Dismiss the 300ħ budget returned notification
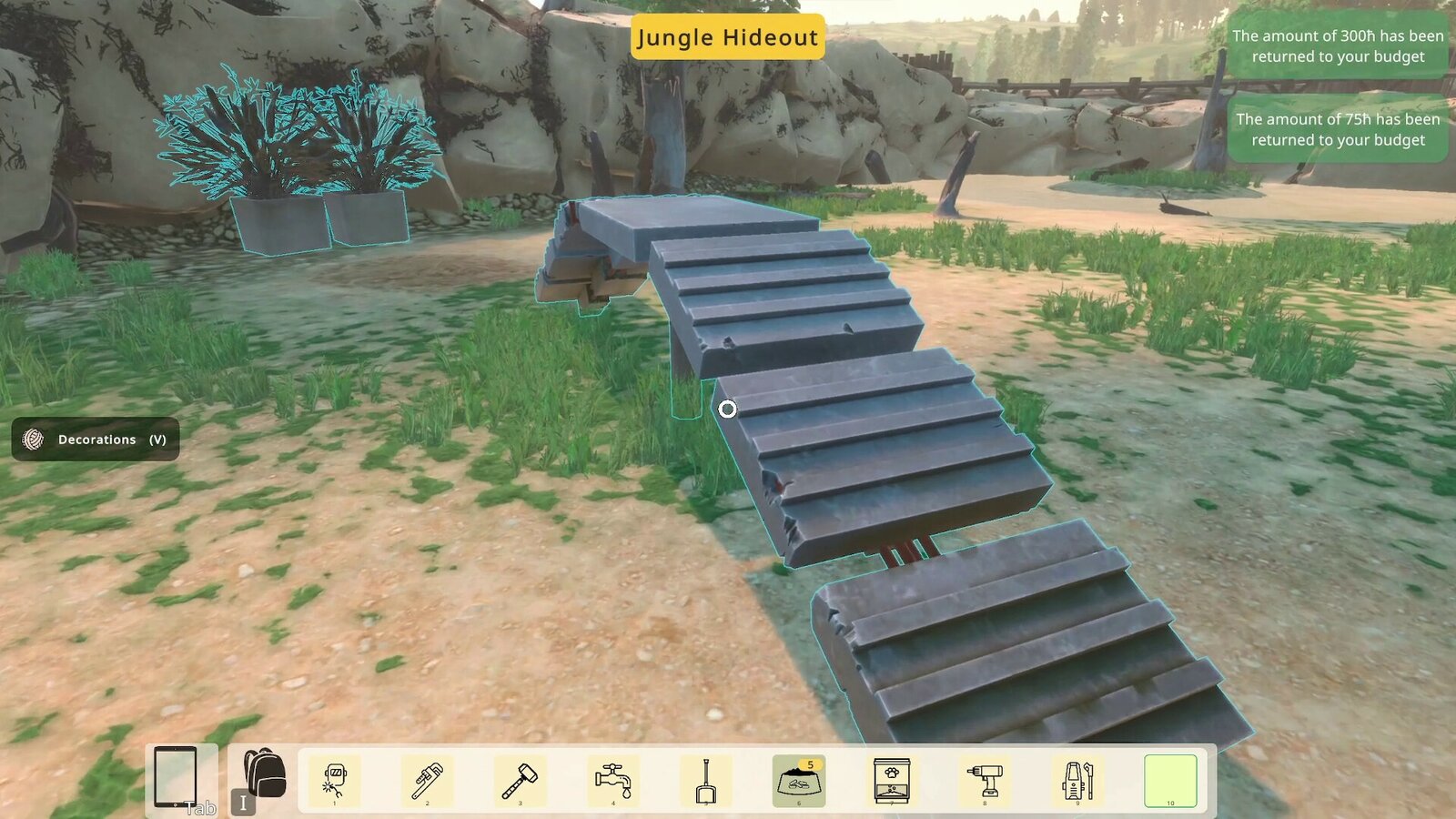 pos(1337,46)
